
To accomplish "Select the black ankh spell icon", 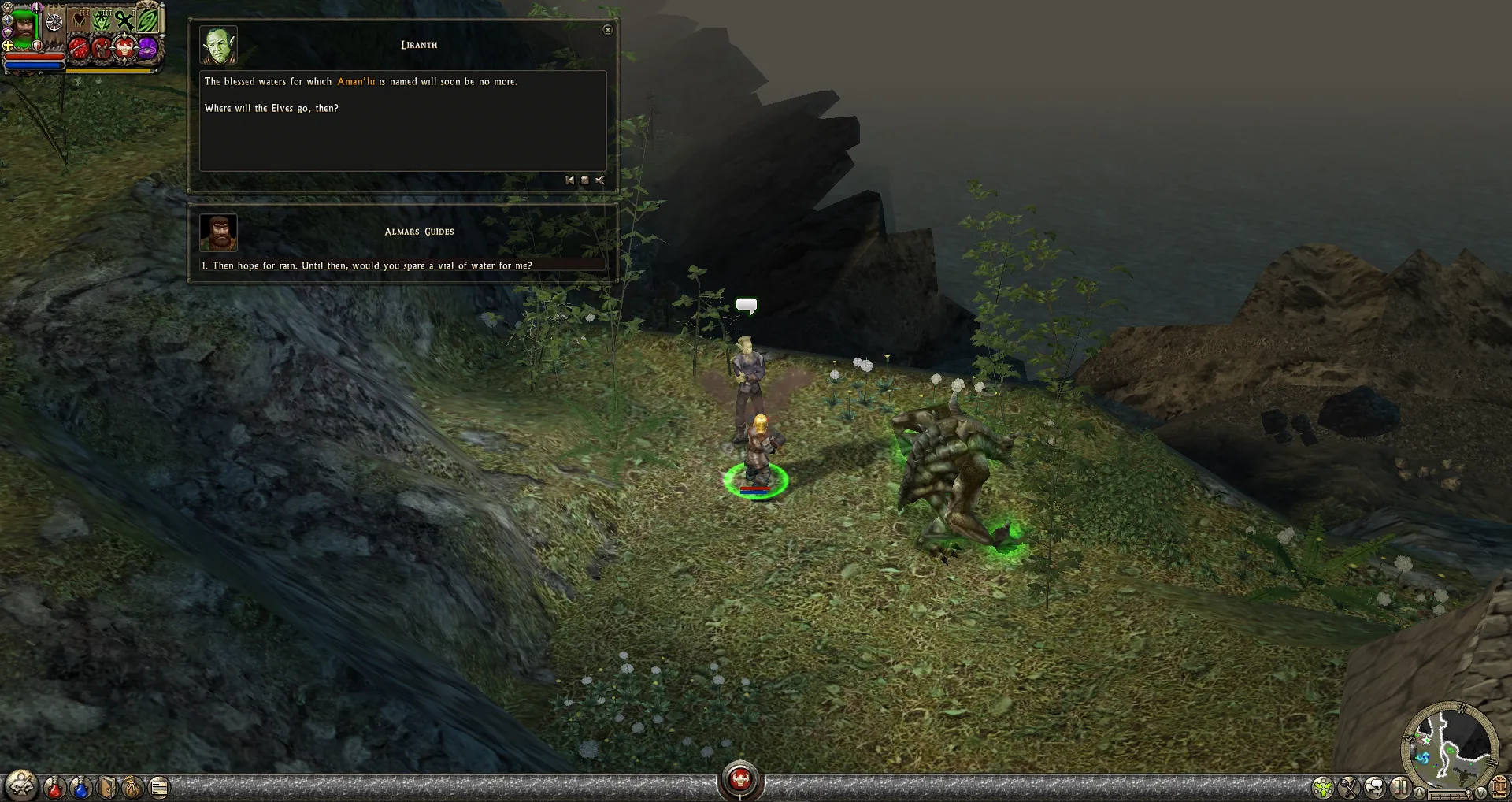I will point(123,20).
